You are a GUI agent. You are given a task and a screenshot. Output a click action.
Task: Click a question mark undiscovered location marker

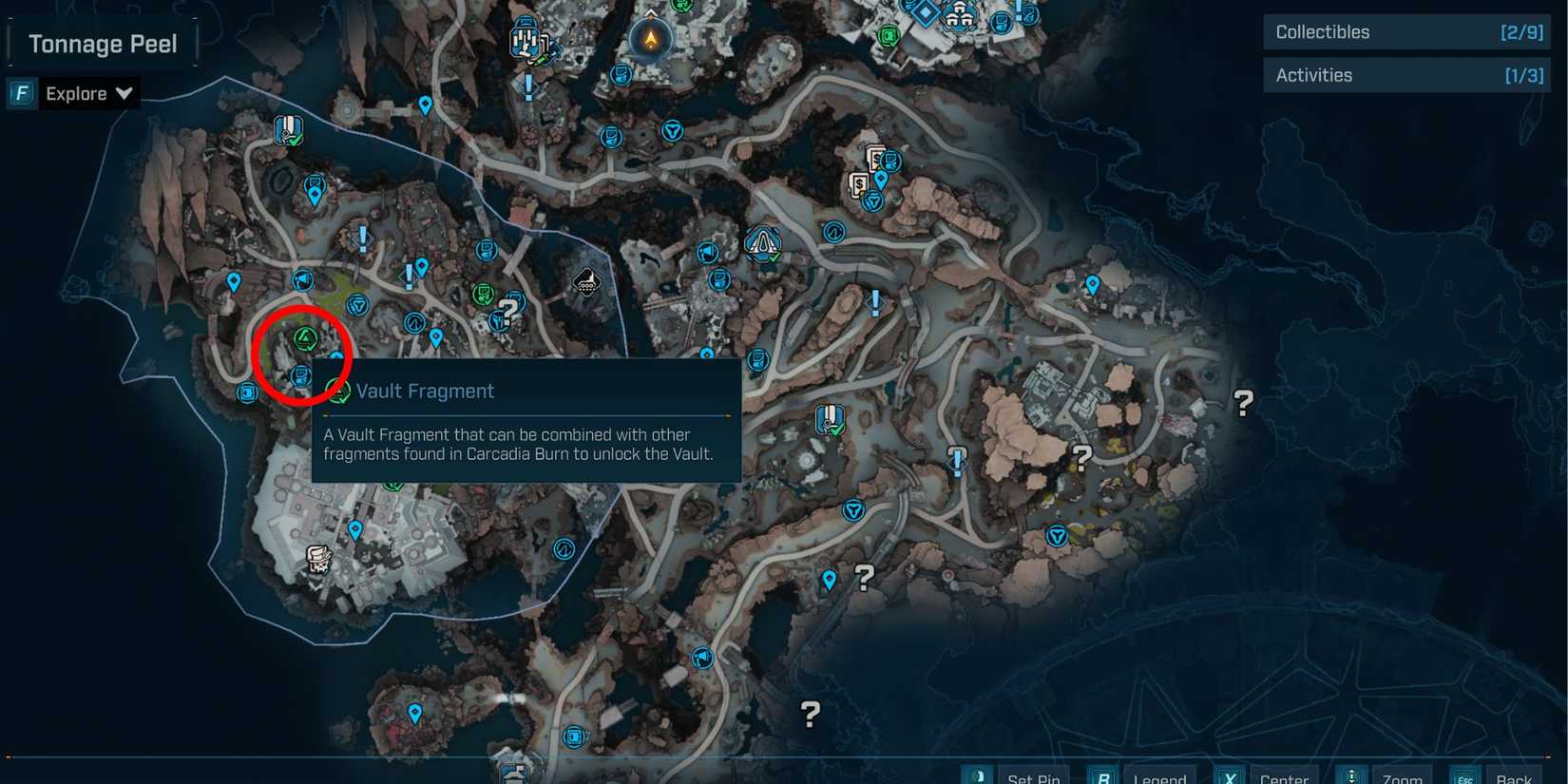pyautogui.click(x=1241, y=404)
